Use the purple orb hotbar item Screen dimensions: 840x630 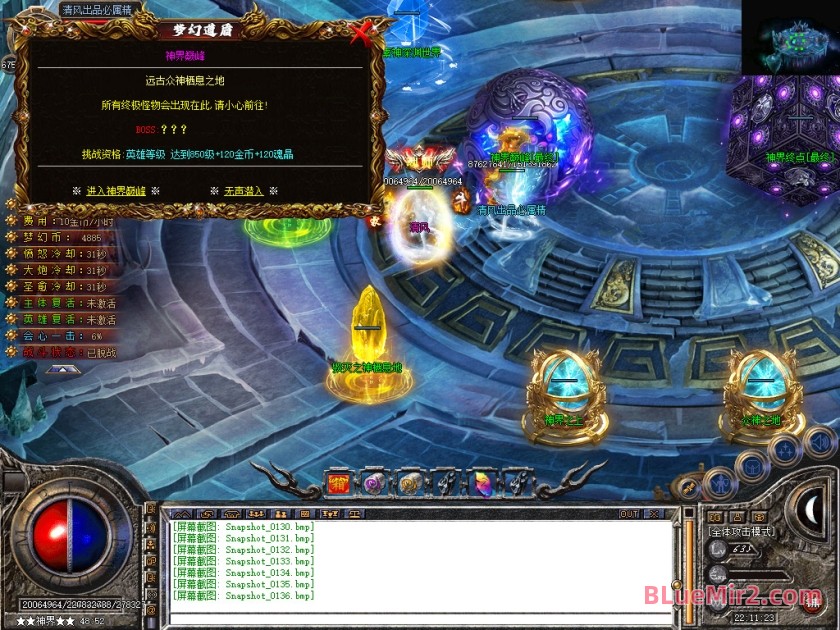pyautogui.click(x=374, y=484)
